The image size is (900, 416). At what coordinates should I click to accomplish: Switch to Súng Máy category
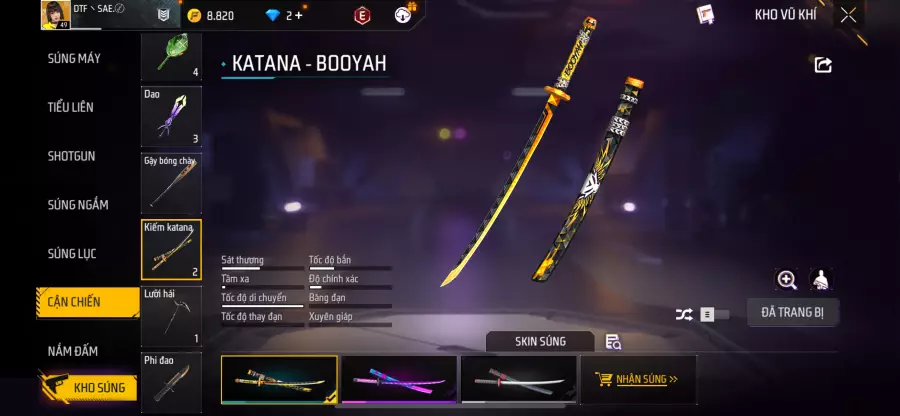tap(74, 58)
